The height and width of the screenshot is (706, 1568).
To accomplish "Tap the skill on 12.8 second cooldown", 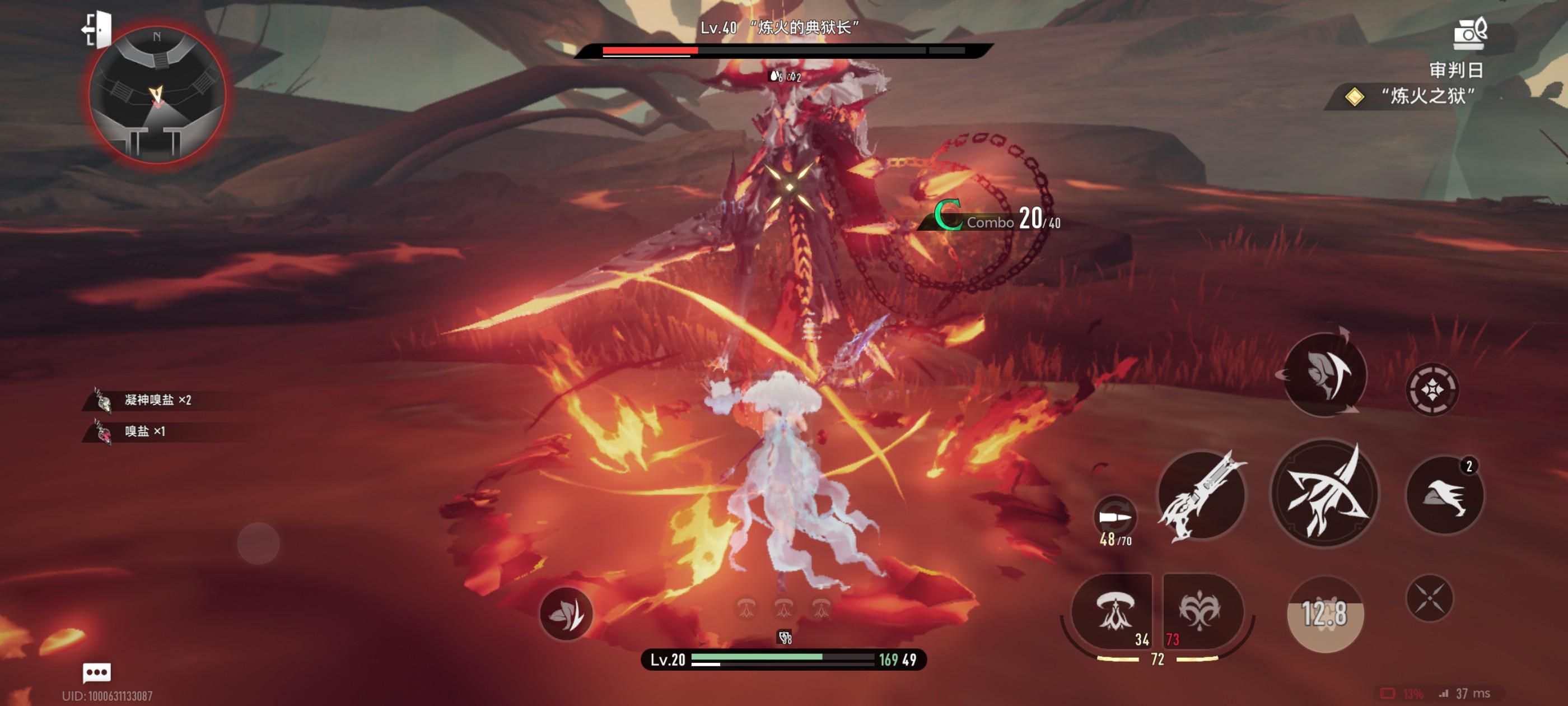I will pos(1325,614).
